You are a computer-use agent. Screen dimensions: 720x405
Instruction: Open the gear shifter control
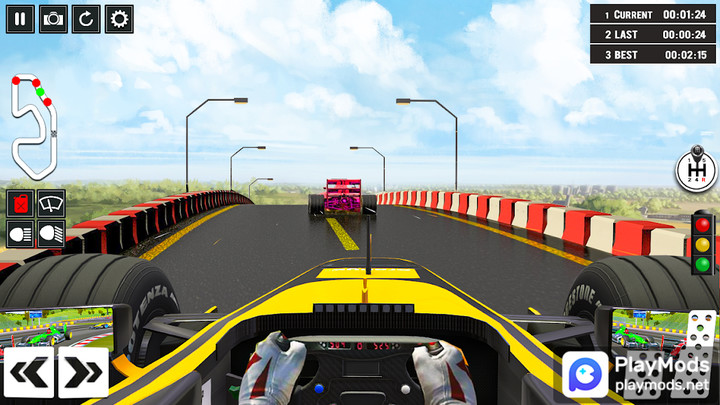click(x=697, y=169)
